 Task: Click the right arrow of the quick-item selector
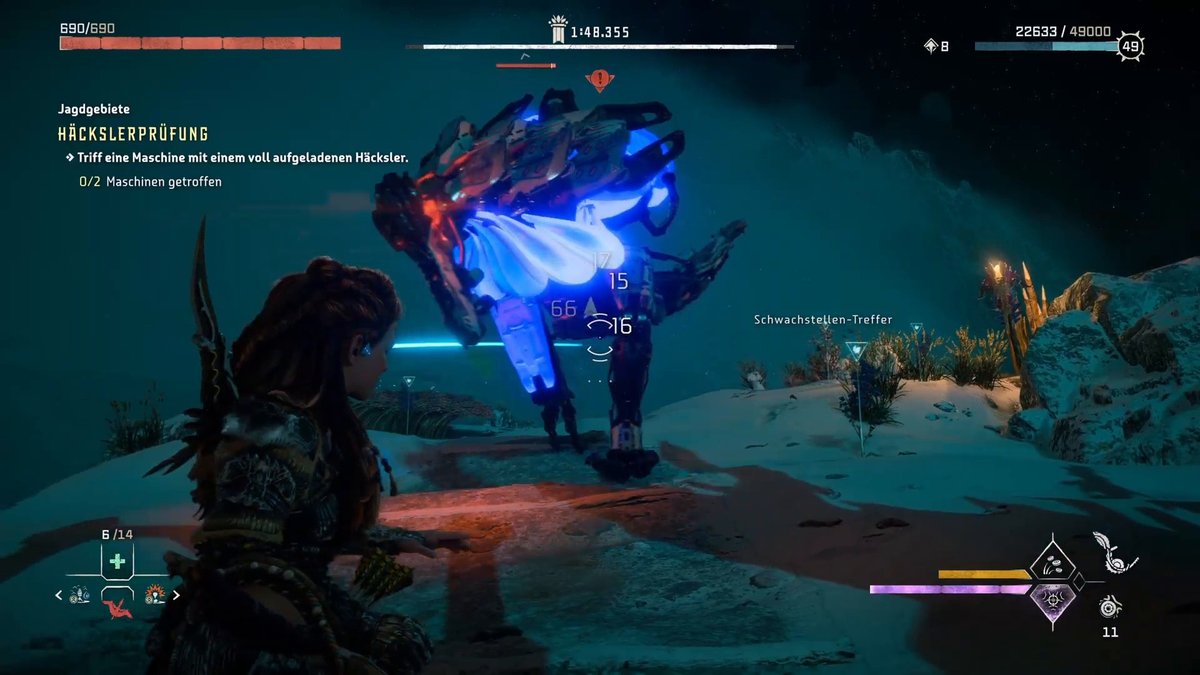pos(177,594)
